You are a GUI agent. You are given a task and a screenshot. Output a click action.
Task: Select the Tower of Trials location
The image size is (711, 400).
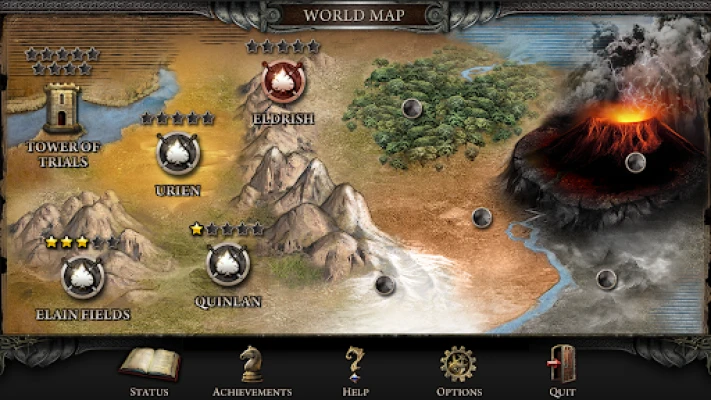[62, 107]
